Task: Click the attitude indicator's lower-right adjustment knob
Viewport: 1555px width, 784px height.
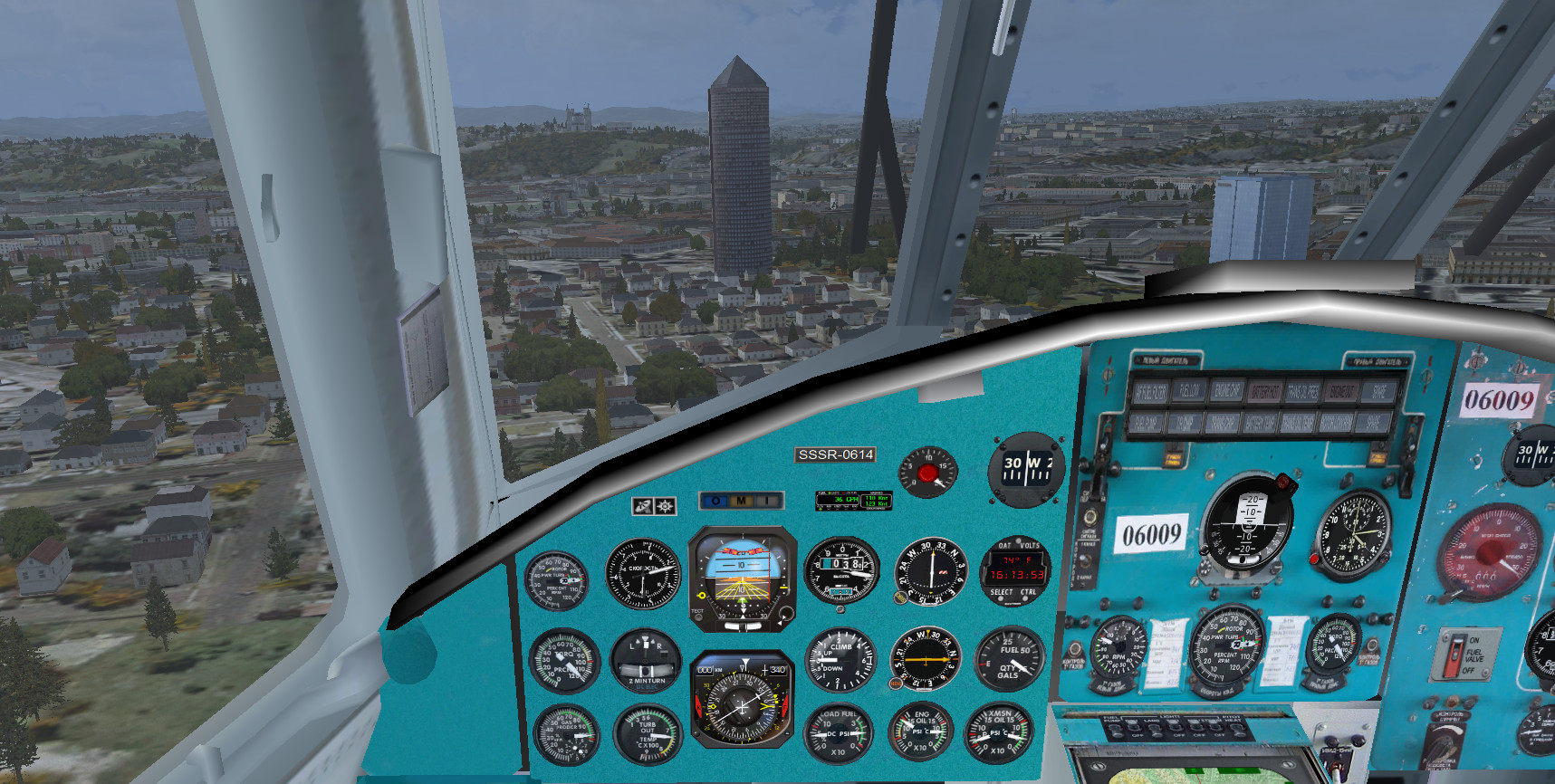Action: point(785,615)
